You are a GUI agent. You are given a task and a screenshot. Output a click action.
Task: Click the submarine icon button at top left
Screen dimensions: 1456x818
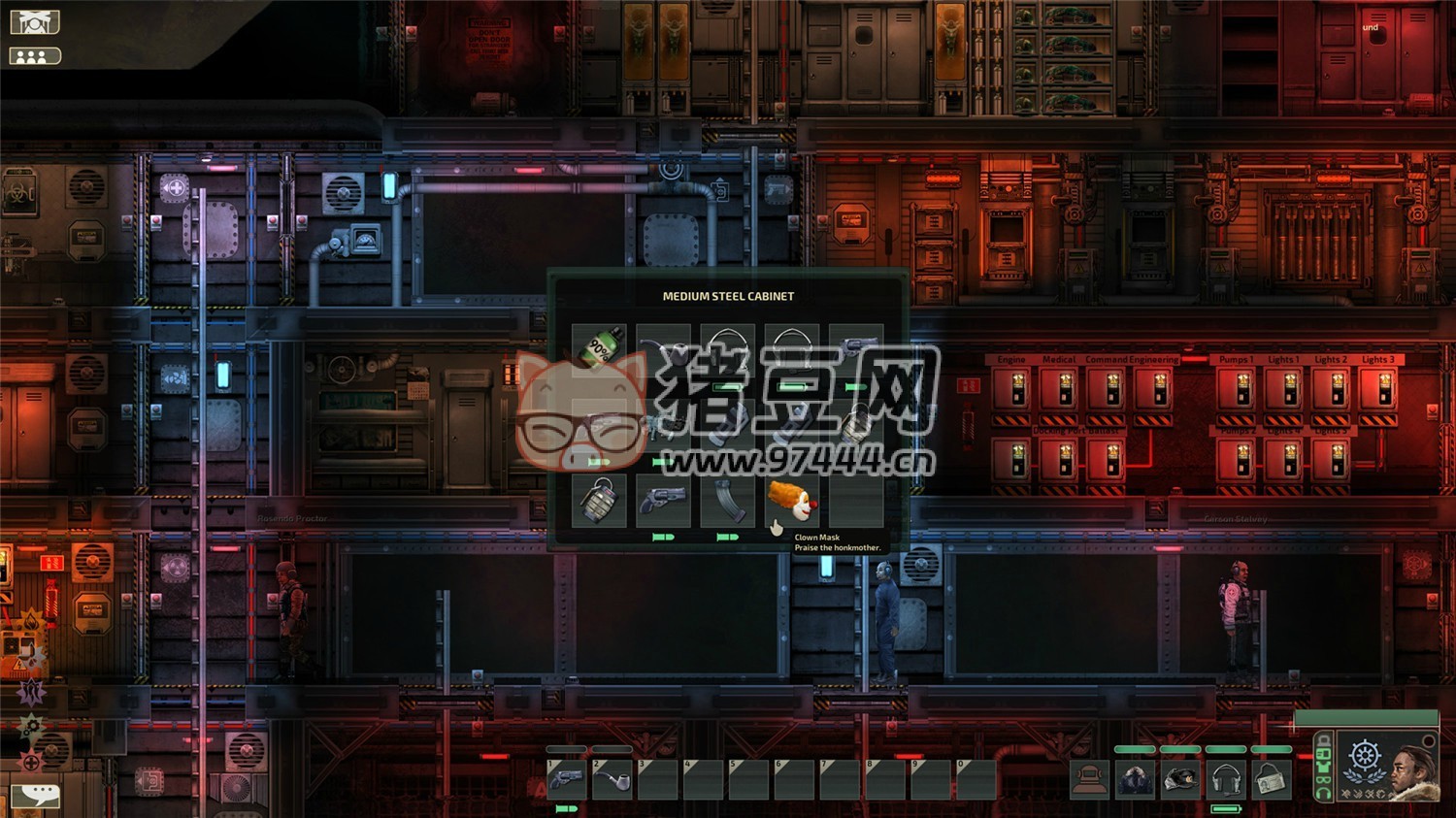(35, 21)
